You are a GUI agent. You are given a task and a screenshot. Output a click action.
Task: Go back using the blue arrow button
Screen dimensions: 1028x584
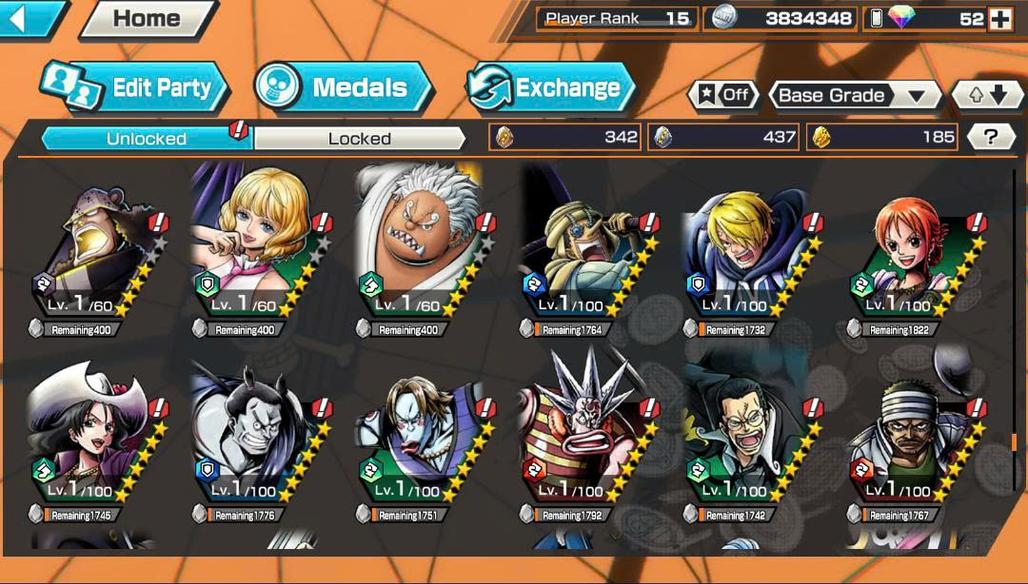click(x=30, y=18)
